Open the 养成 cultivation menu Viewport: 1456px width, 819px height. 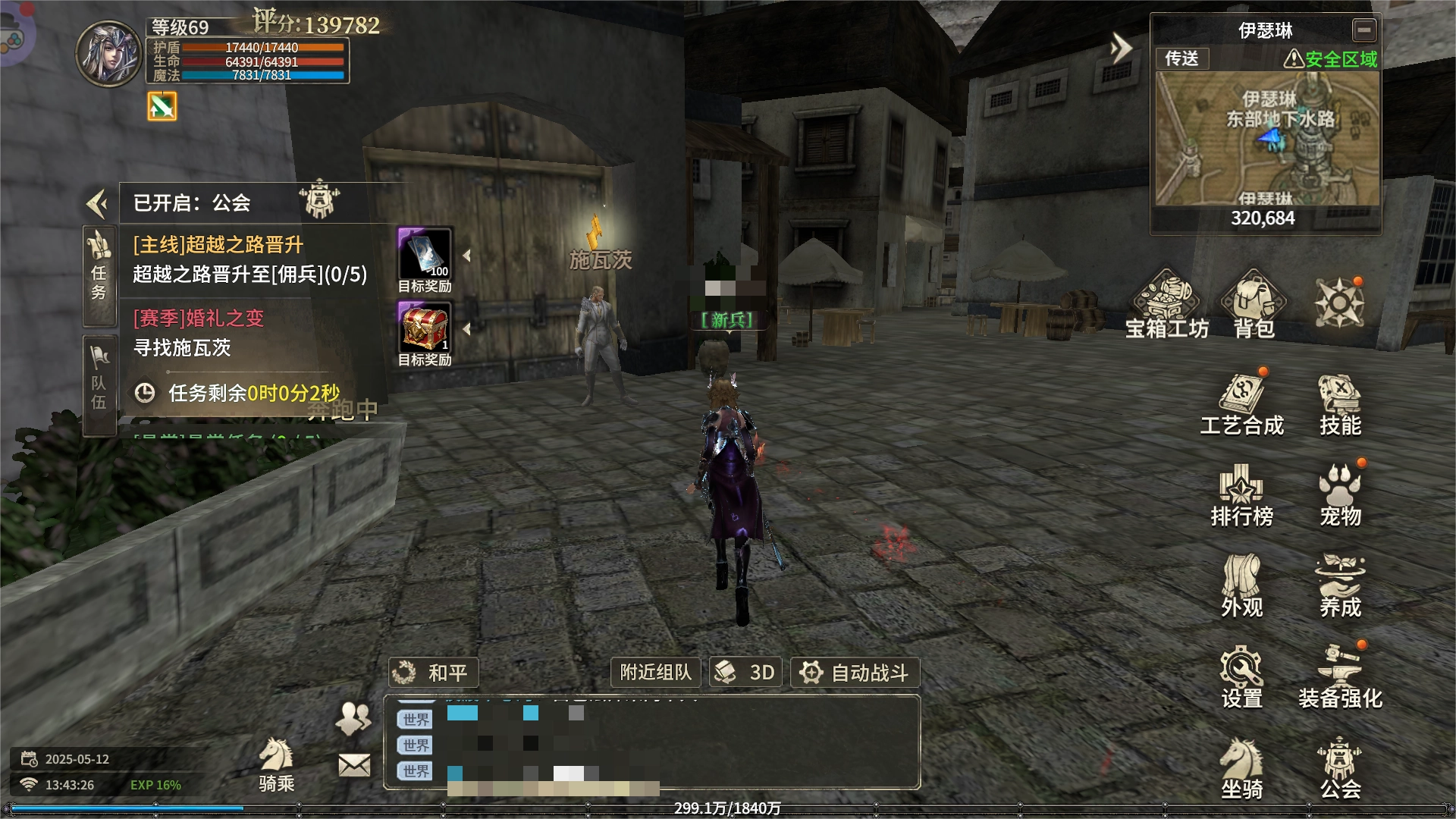pyautogui.click(x=1340, y=586)
